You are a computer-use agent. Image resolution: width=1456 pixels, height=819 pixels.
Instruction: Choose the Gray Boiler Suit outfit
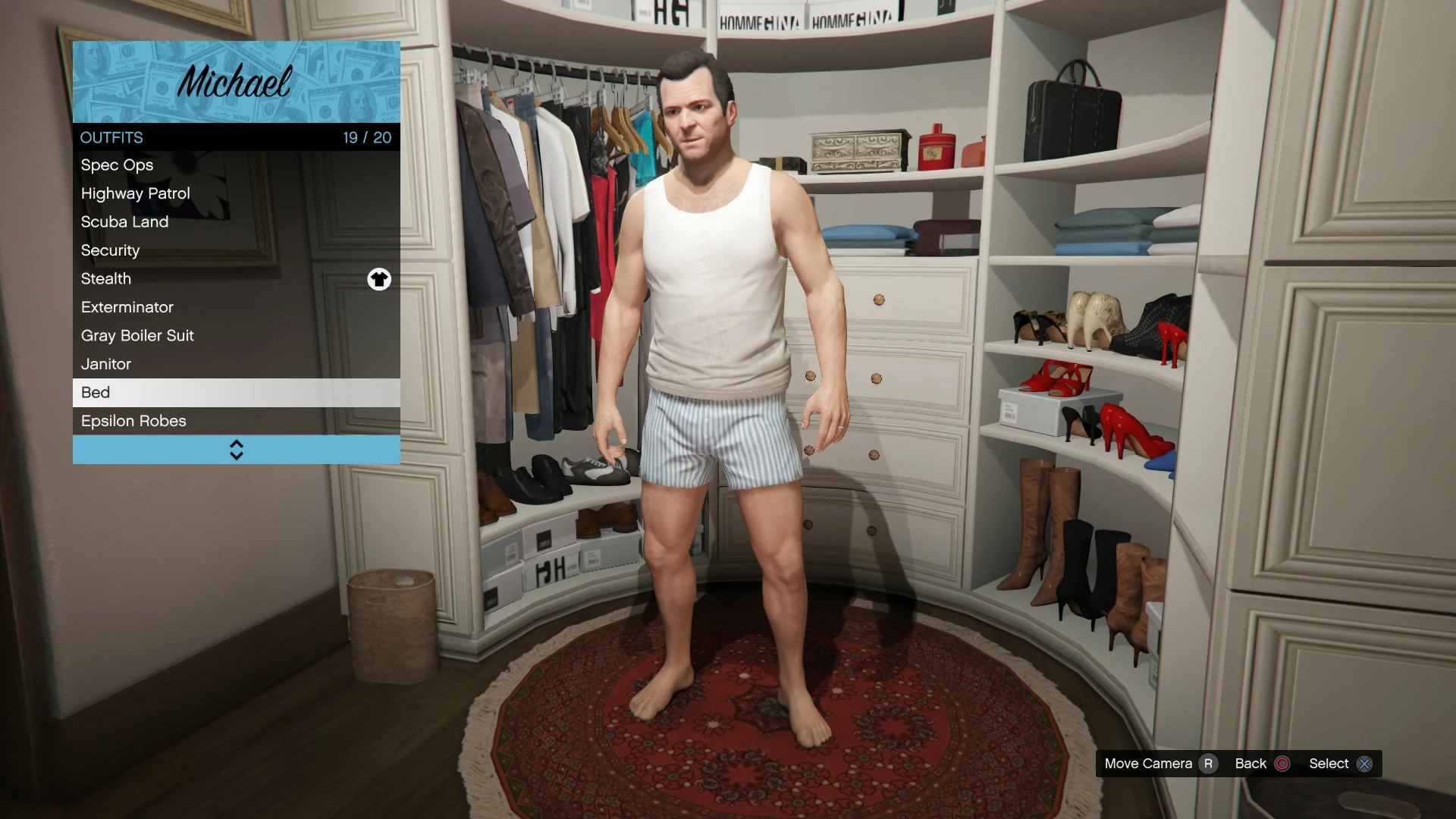pos(137,335)
